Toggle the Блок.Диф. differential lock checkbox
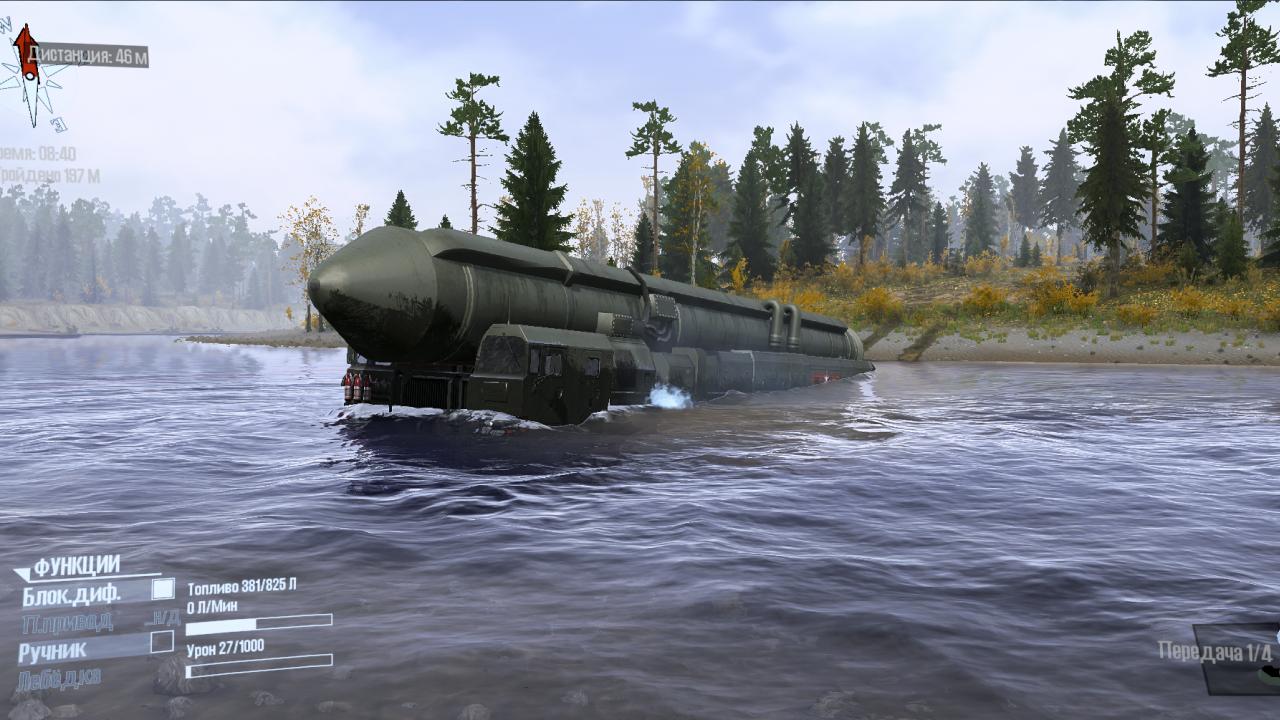Screen dimensions: 1280x720 [162, 589]
